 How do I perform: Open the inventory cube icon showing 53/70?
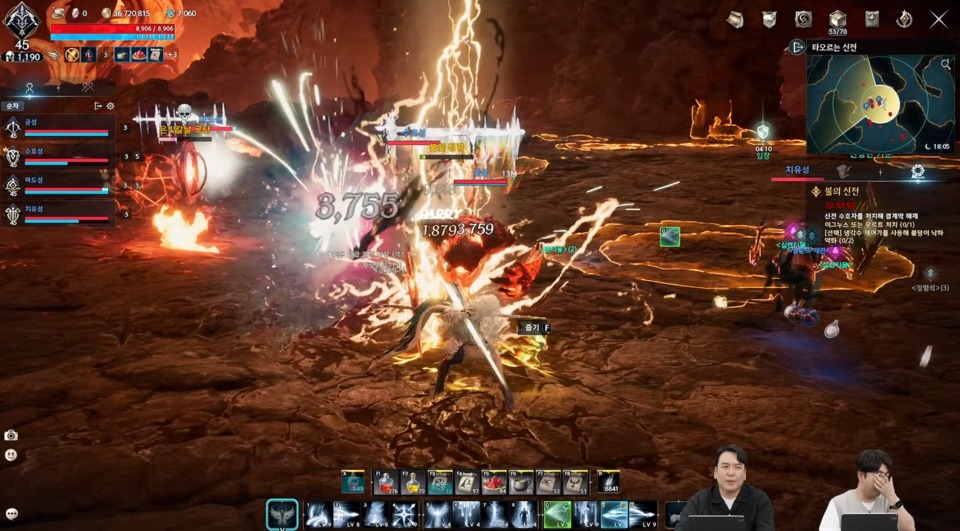tap(837, 20)
